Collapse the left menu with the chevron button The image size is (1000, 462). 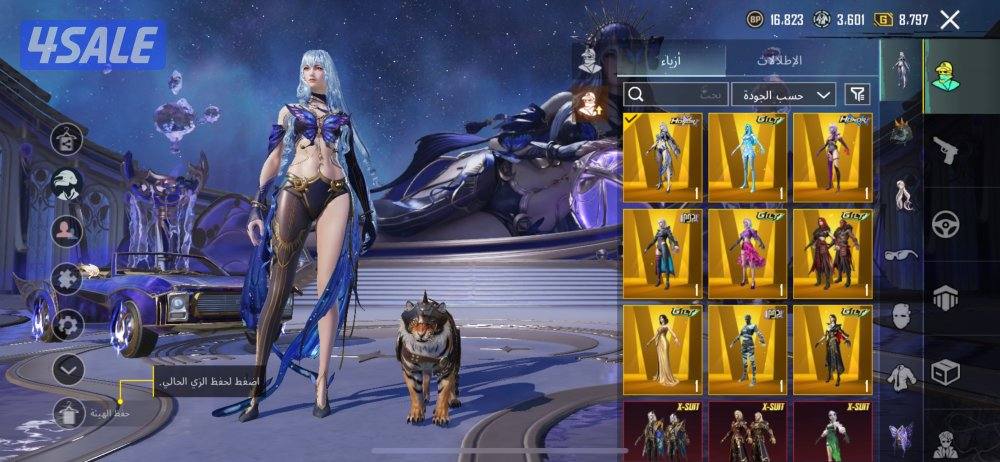tap(68, 369)
